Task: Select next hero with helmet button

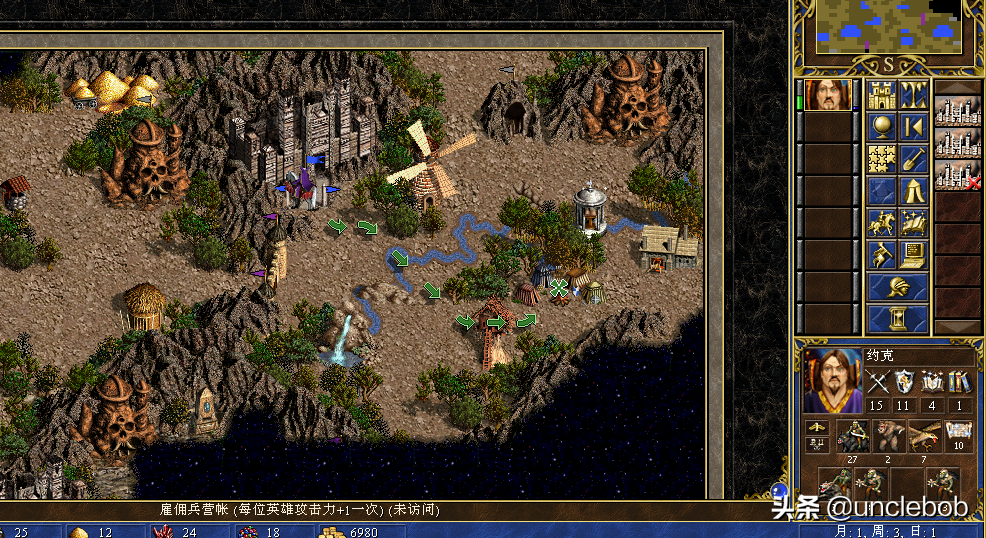Action: tap(897, 287)
